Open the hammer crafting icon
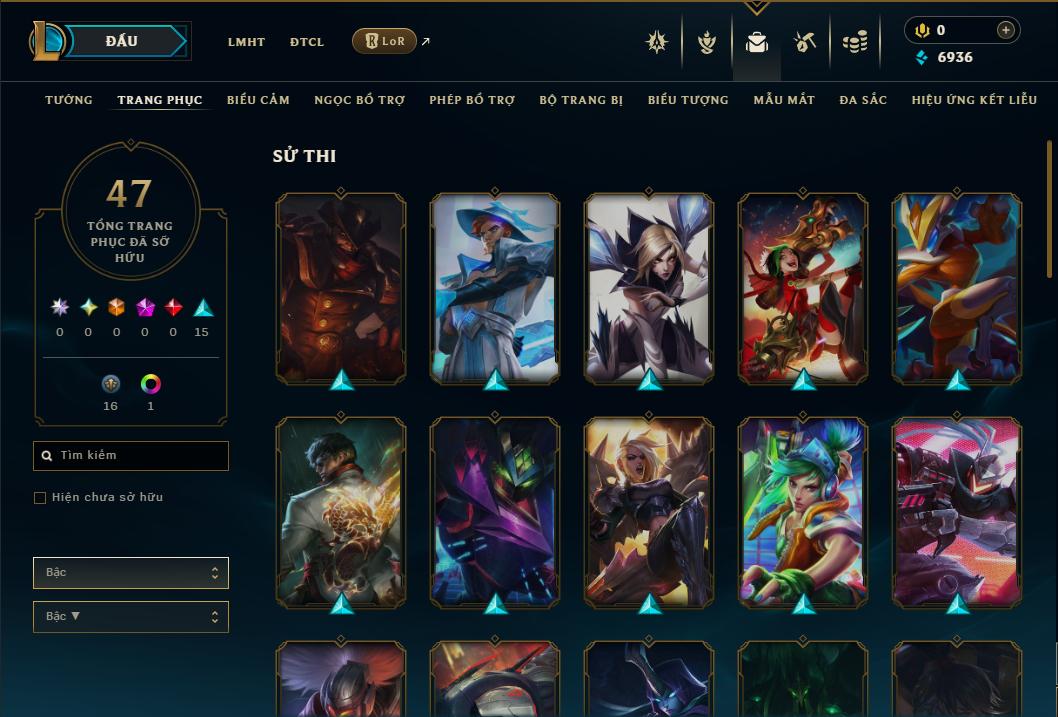The image size is (1058, 717). click(x=805, y=42)
